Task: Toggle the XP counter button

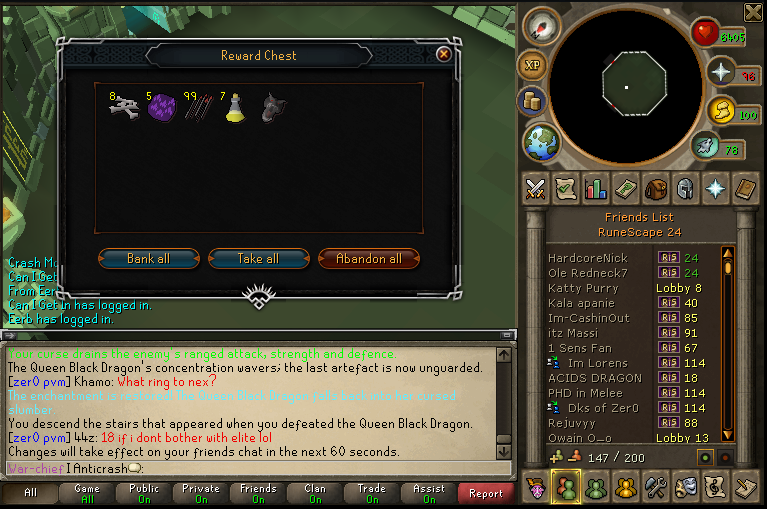Action: point(531,65)
